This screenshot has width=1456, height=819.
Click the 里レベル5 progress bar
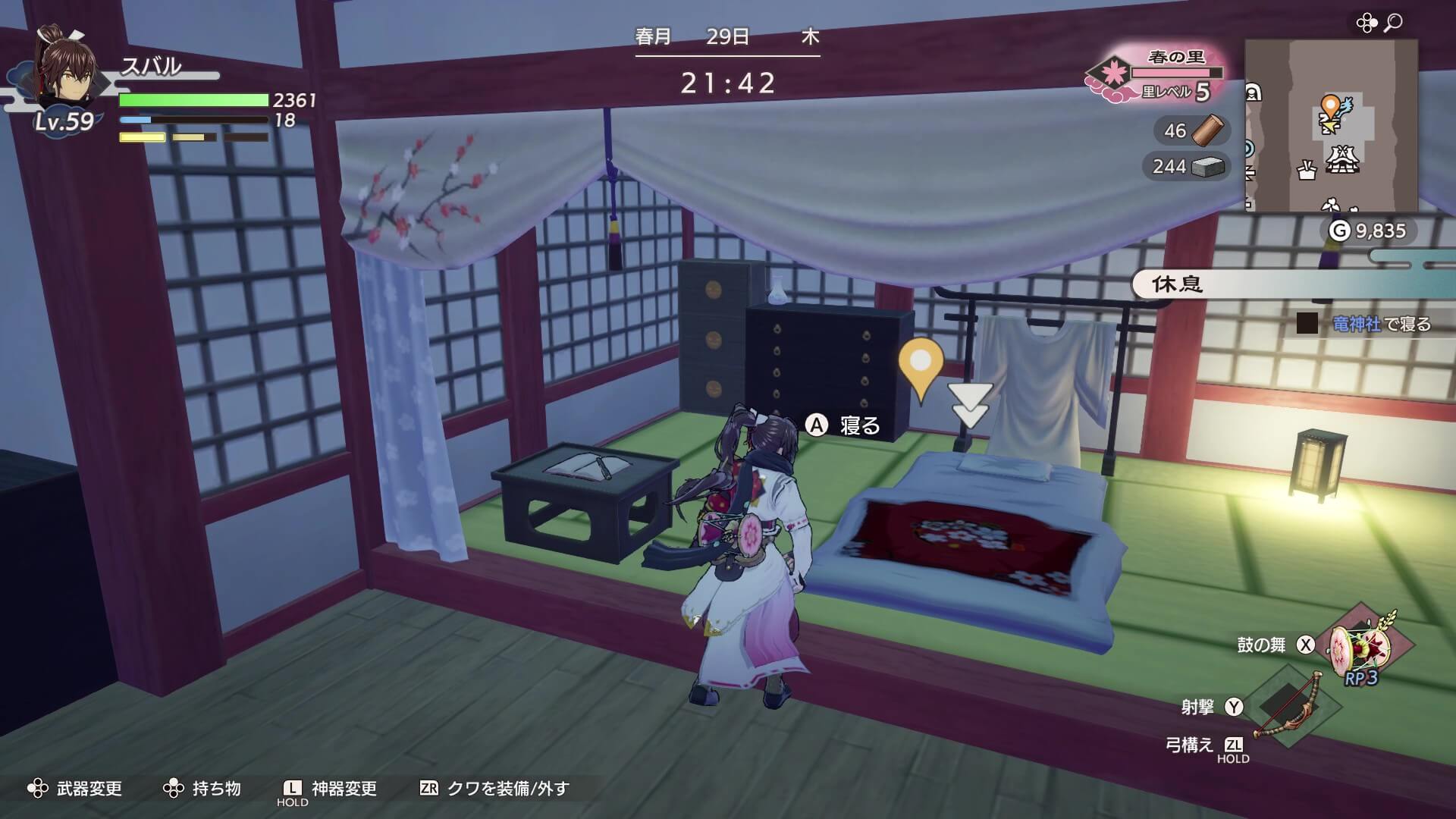pos(1175,73)
